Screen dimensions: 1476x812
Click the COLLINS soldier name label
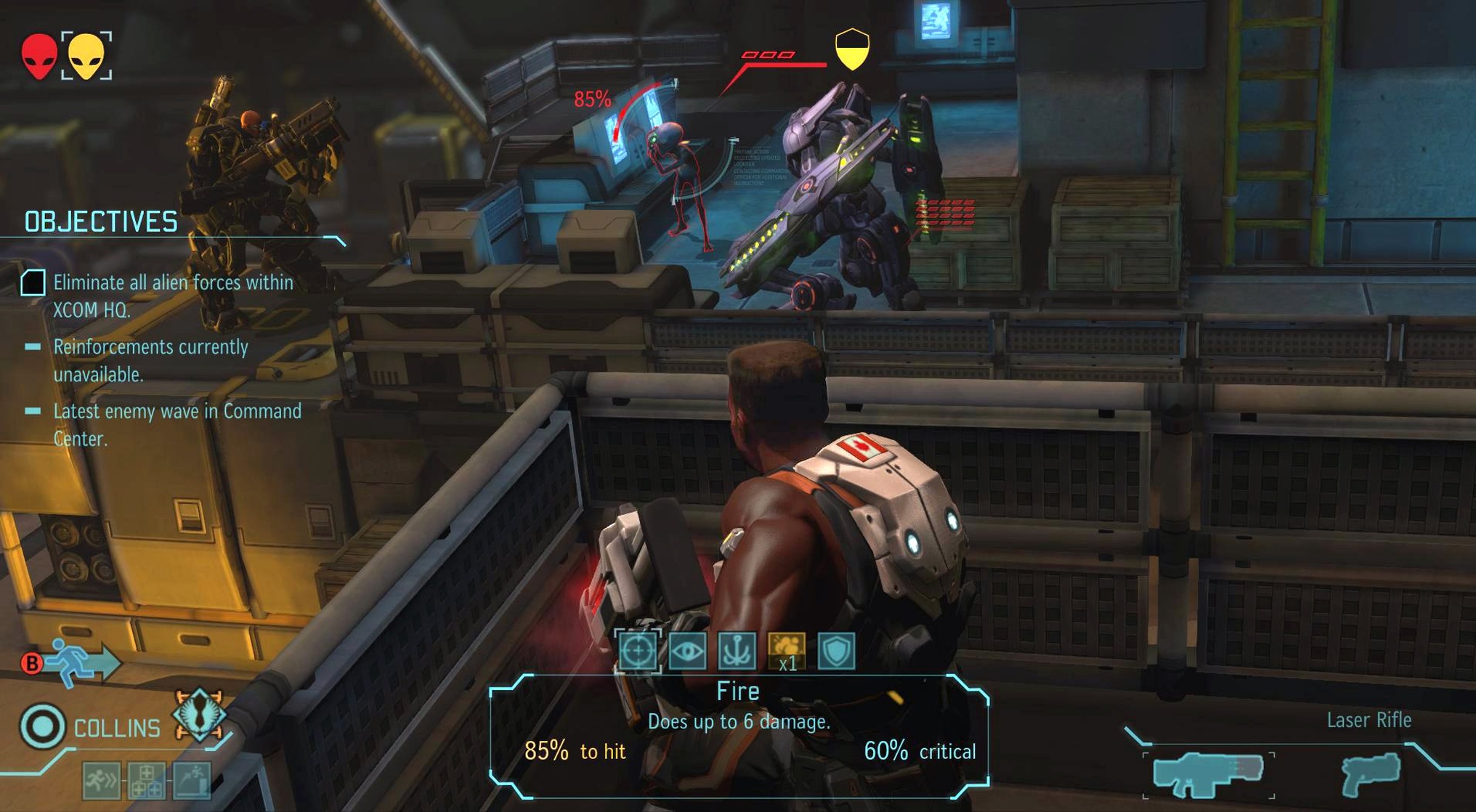pos(118,727)
